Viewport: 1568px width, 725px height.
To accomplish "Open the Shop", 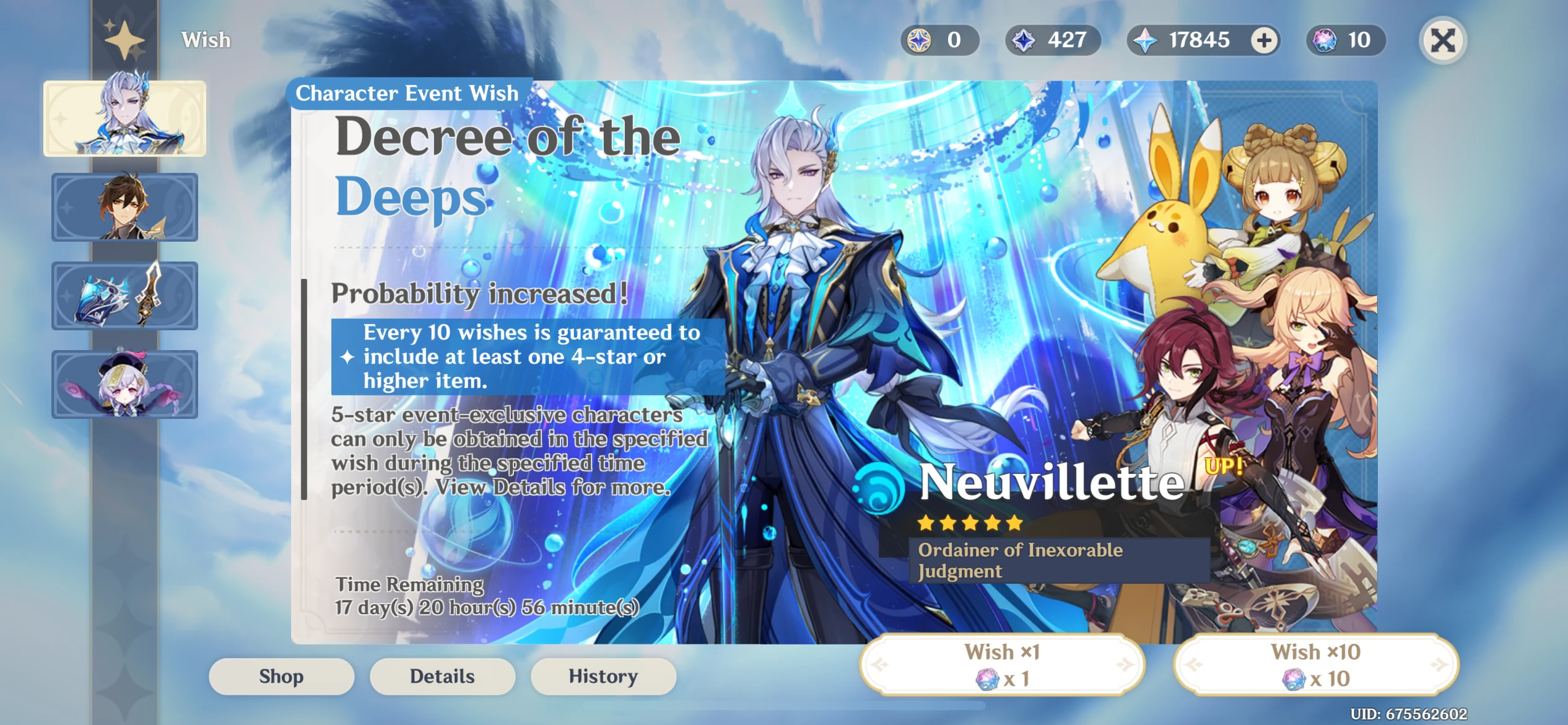I will 281,676.
